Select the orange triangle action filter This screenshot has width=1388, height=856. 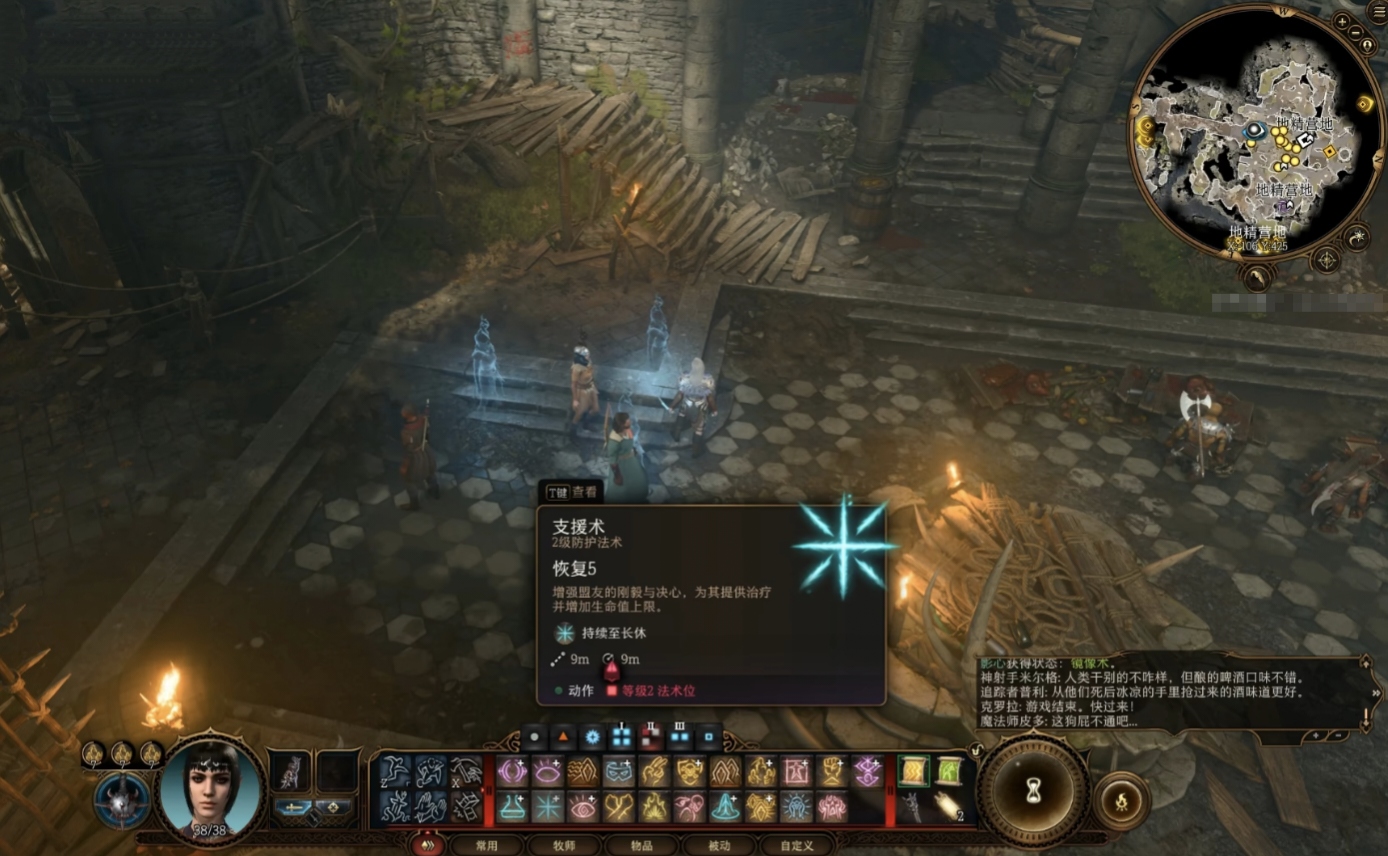tap(563, 738)
